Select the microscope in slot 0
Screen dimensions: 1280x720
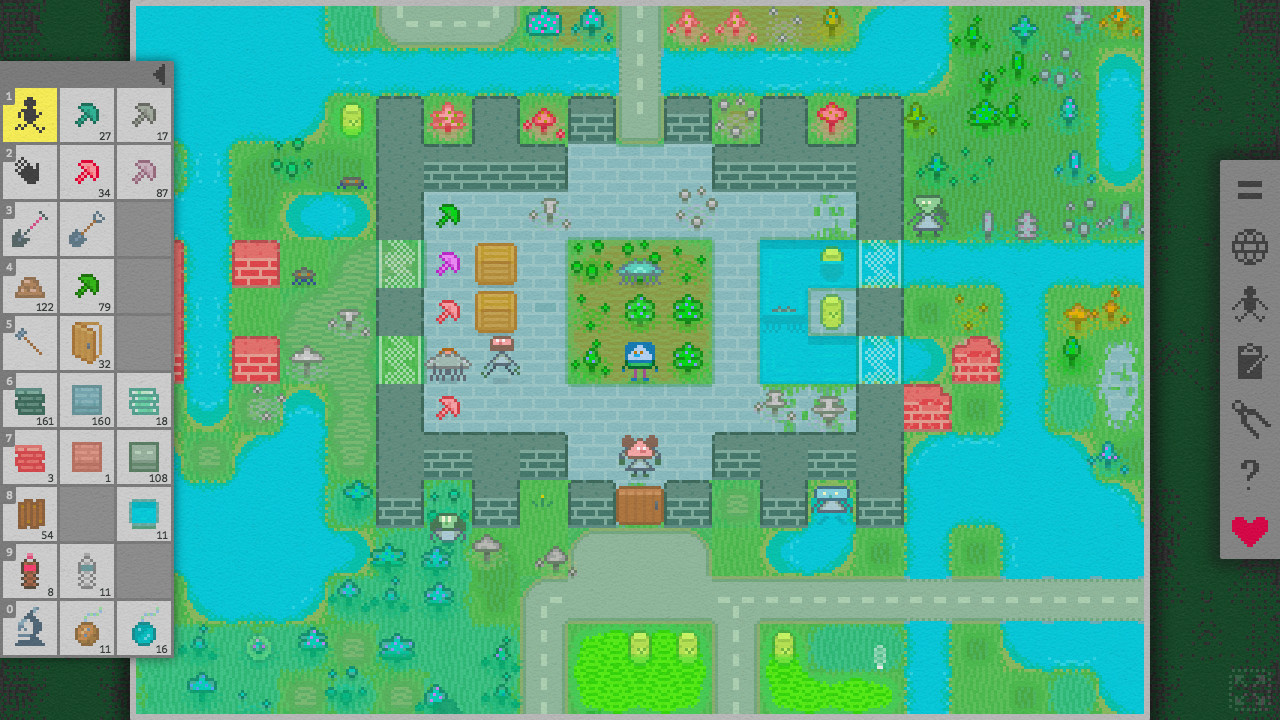pos(30,630)
